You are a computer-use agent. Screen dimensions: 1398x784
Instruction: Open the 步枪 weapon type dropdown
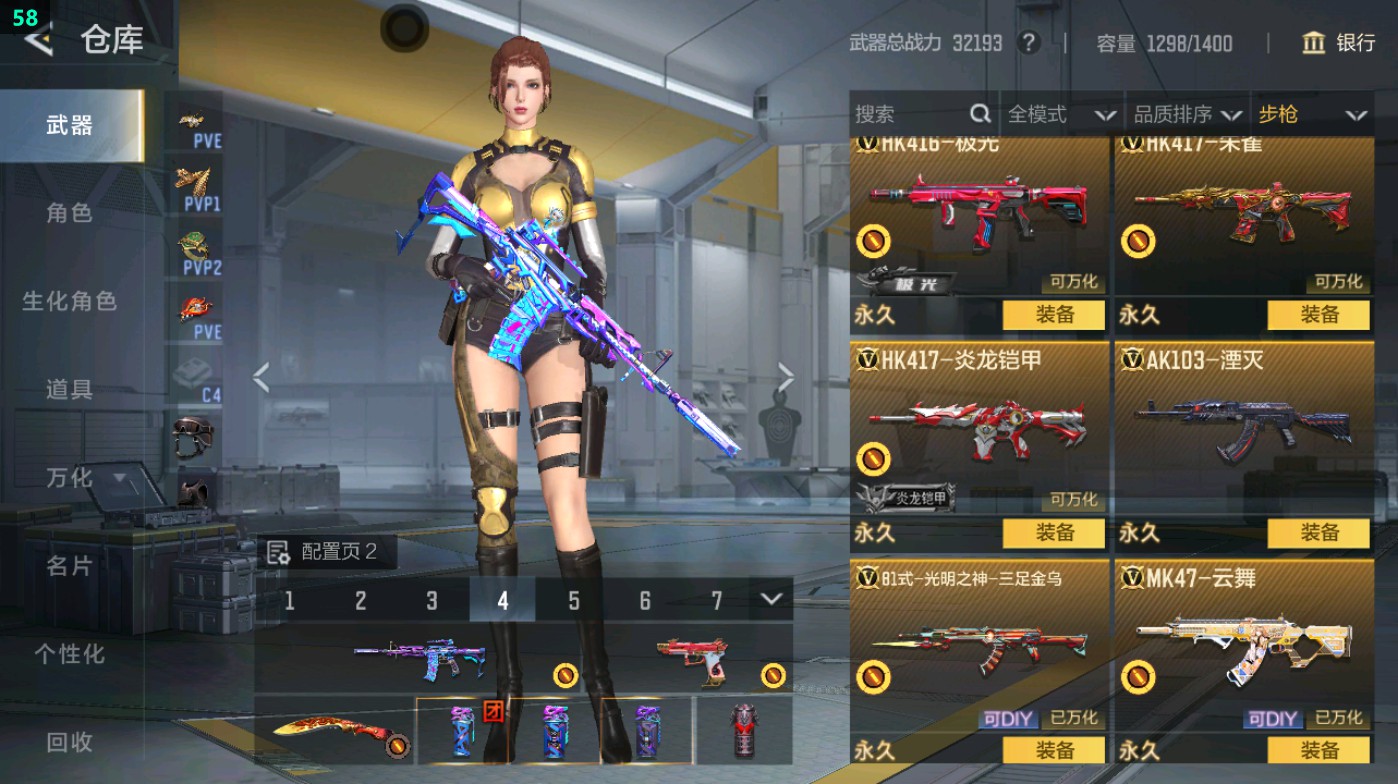(1311, 115)
